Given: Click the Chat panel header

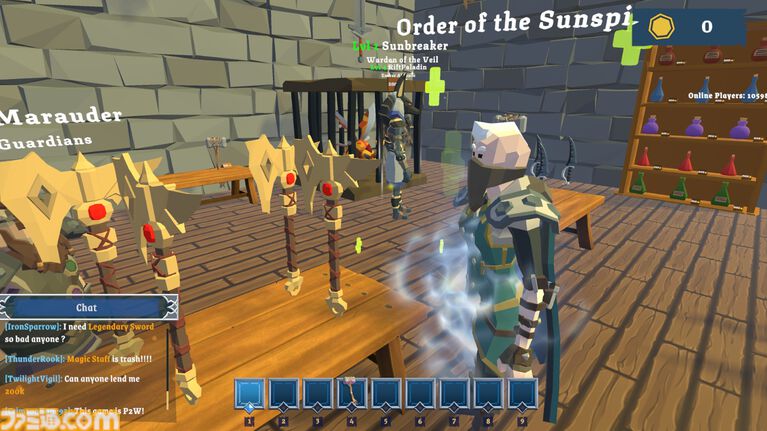Looking at the screenshot, I should click(87, 308).
